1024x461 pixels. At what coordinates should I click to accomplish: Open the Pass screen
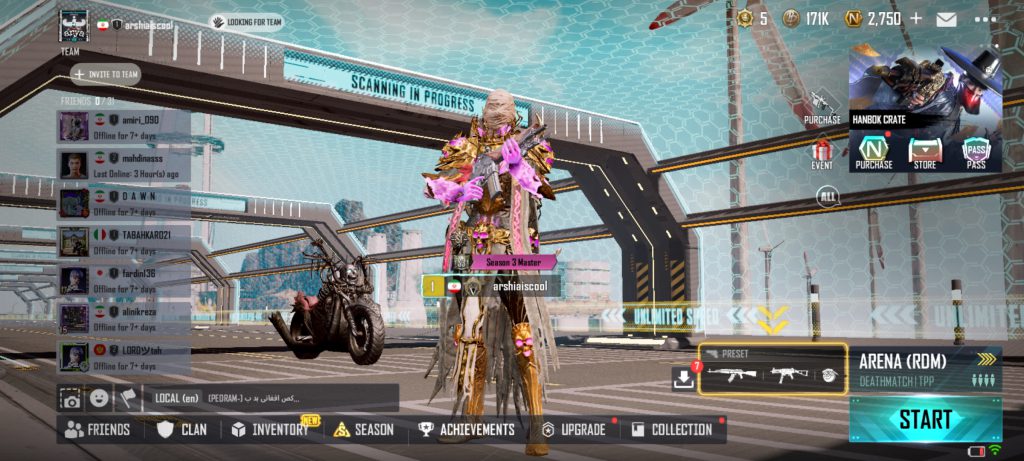[976, 153]
